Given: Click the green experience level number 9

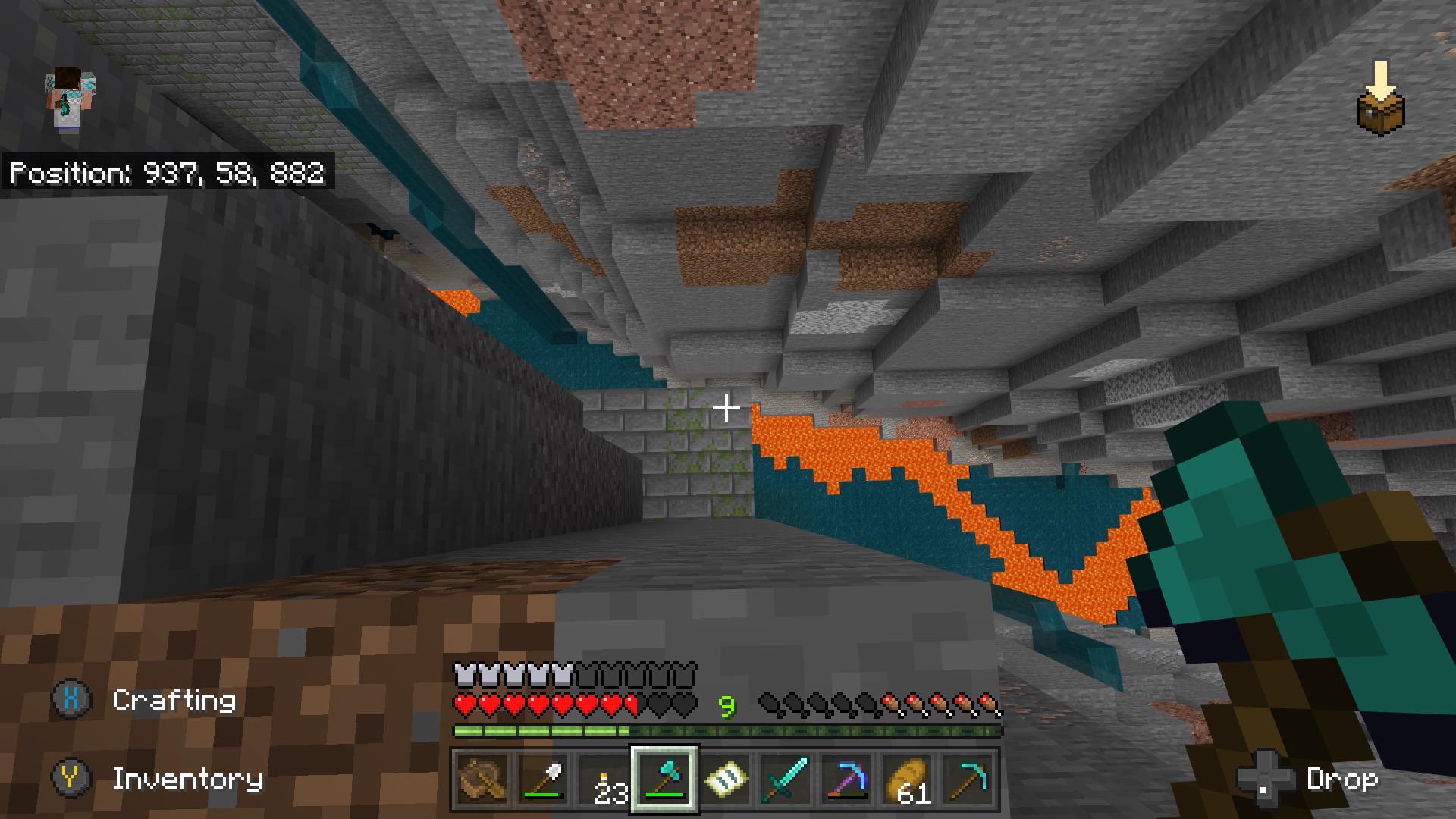Looking at the screenshot, I should pos(727,705).
